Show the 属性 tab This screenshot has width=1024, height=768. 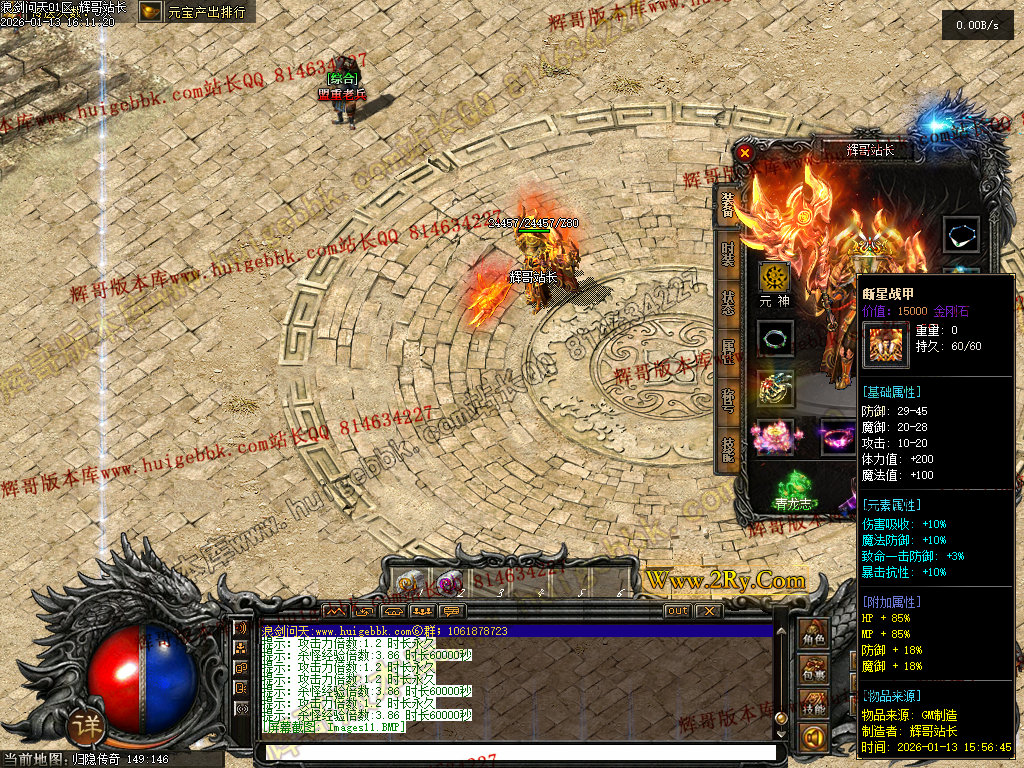tap(729, 352)
